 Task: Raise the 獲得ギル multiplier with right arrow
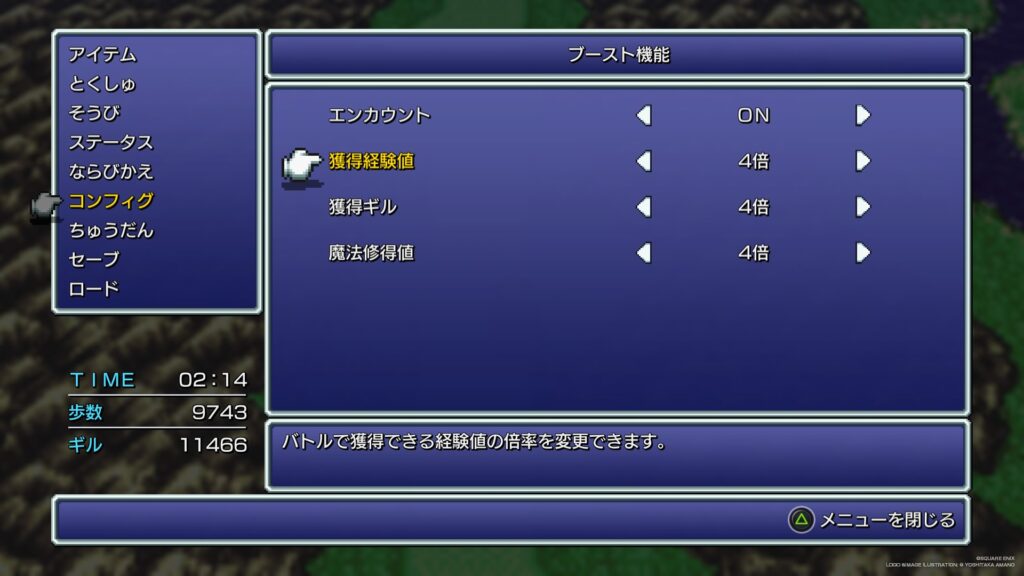pyautogui.click(x=863, y=207)
